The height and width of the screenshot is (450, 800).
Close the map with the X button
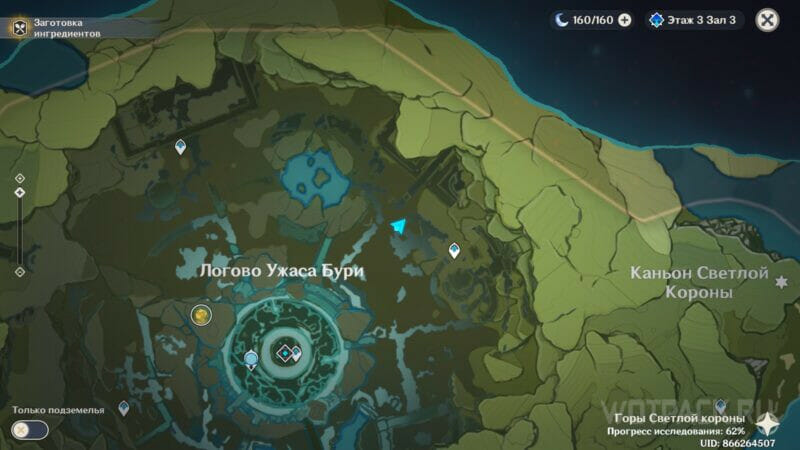tap(767, 19)
